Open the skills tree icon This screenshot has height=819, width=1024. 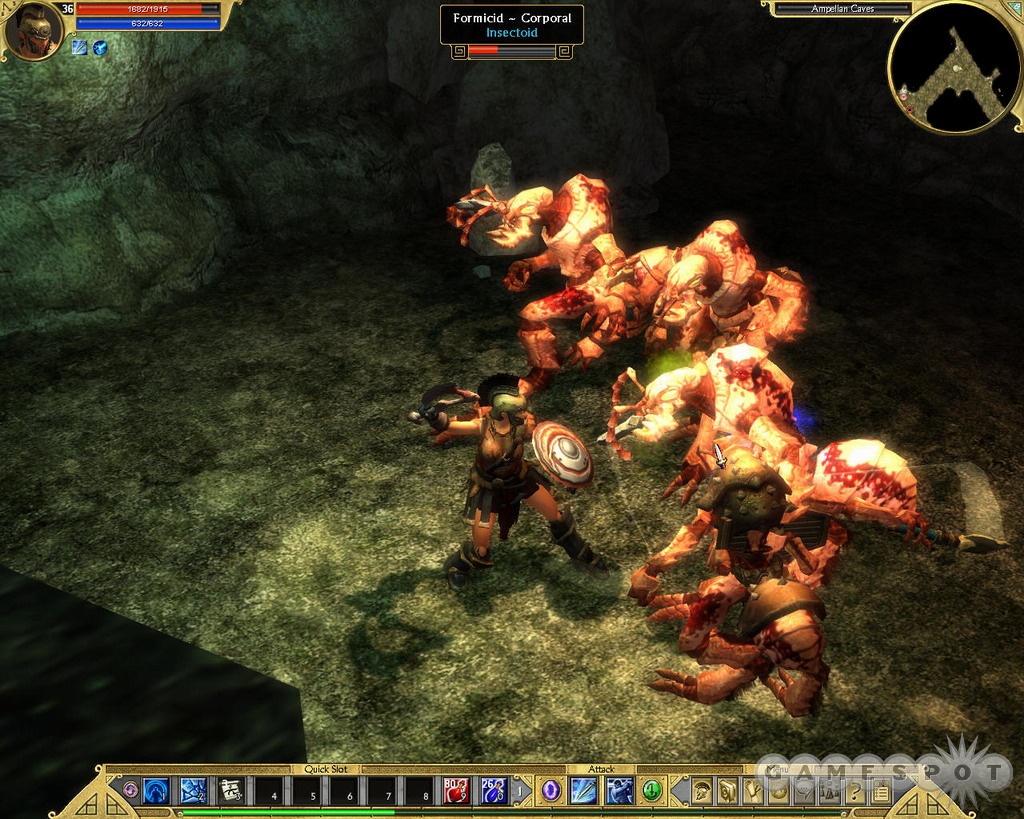[x=753, y=791]
